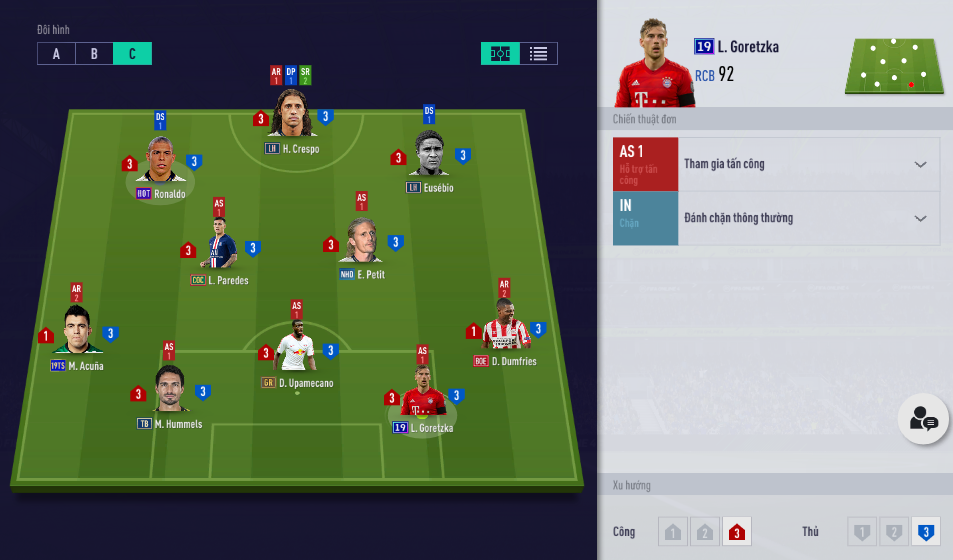
Task: Show the pitch formation view
Action: click(x=500, y=54)
